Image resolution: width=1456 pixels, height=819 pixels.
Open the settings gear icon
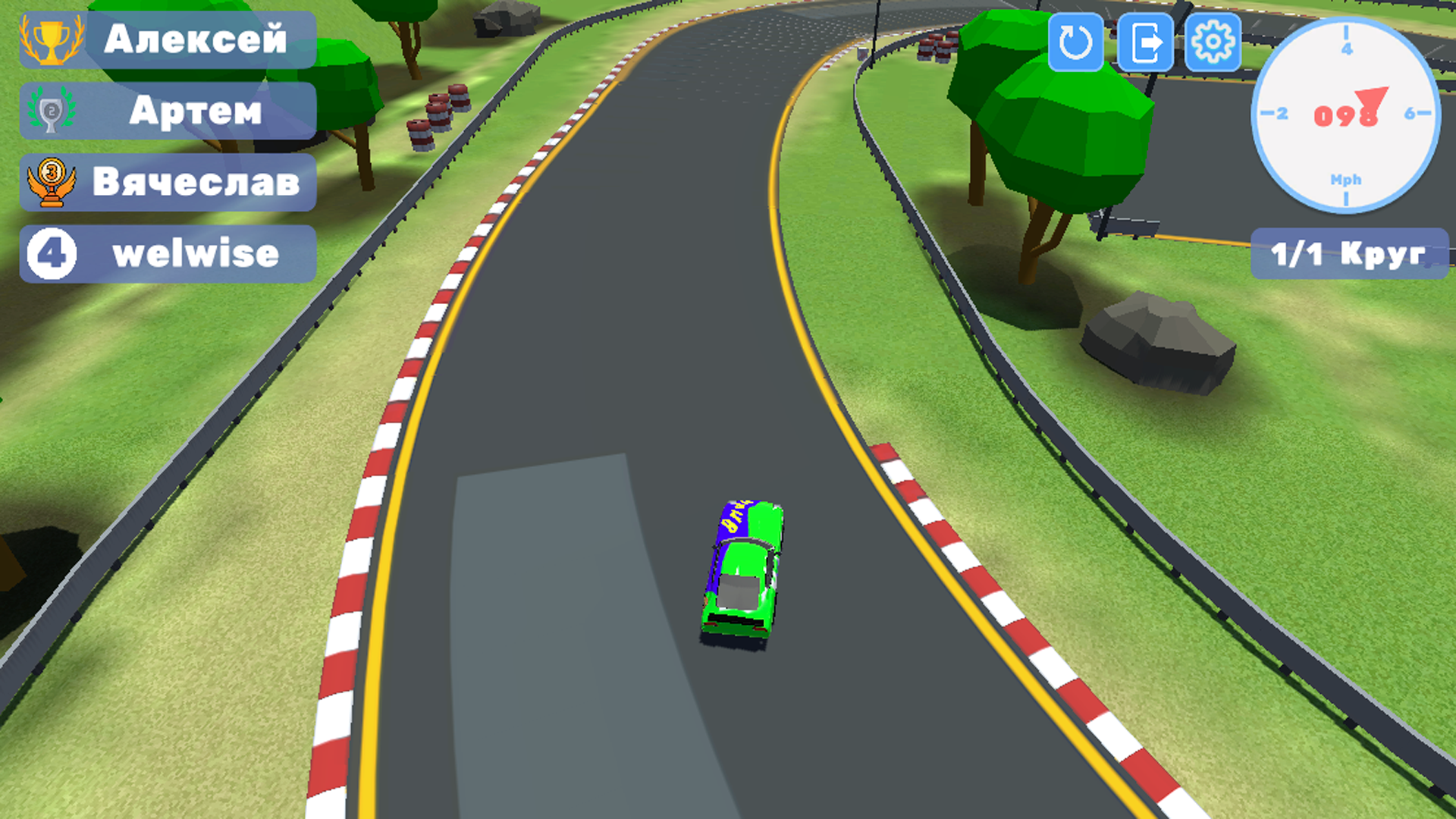[1213, 42]
